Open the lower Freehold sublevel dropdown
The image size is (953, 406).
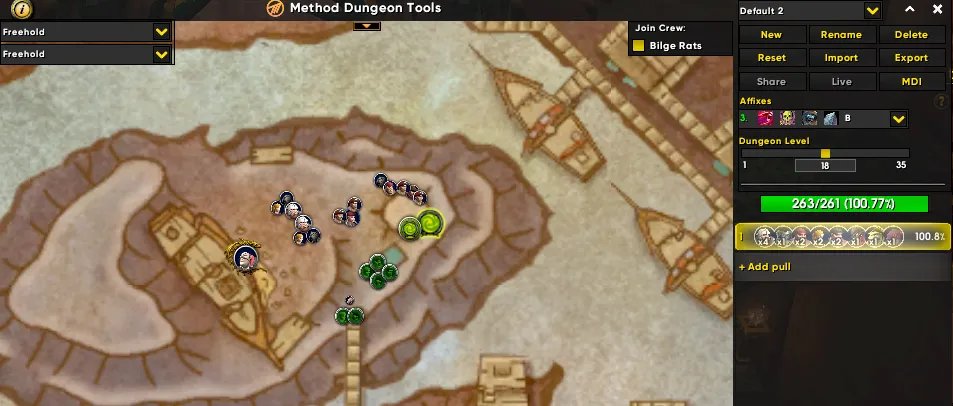pyautogui.click(x=160, y=53)
